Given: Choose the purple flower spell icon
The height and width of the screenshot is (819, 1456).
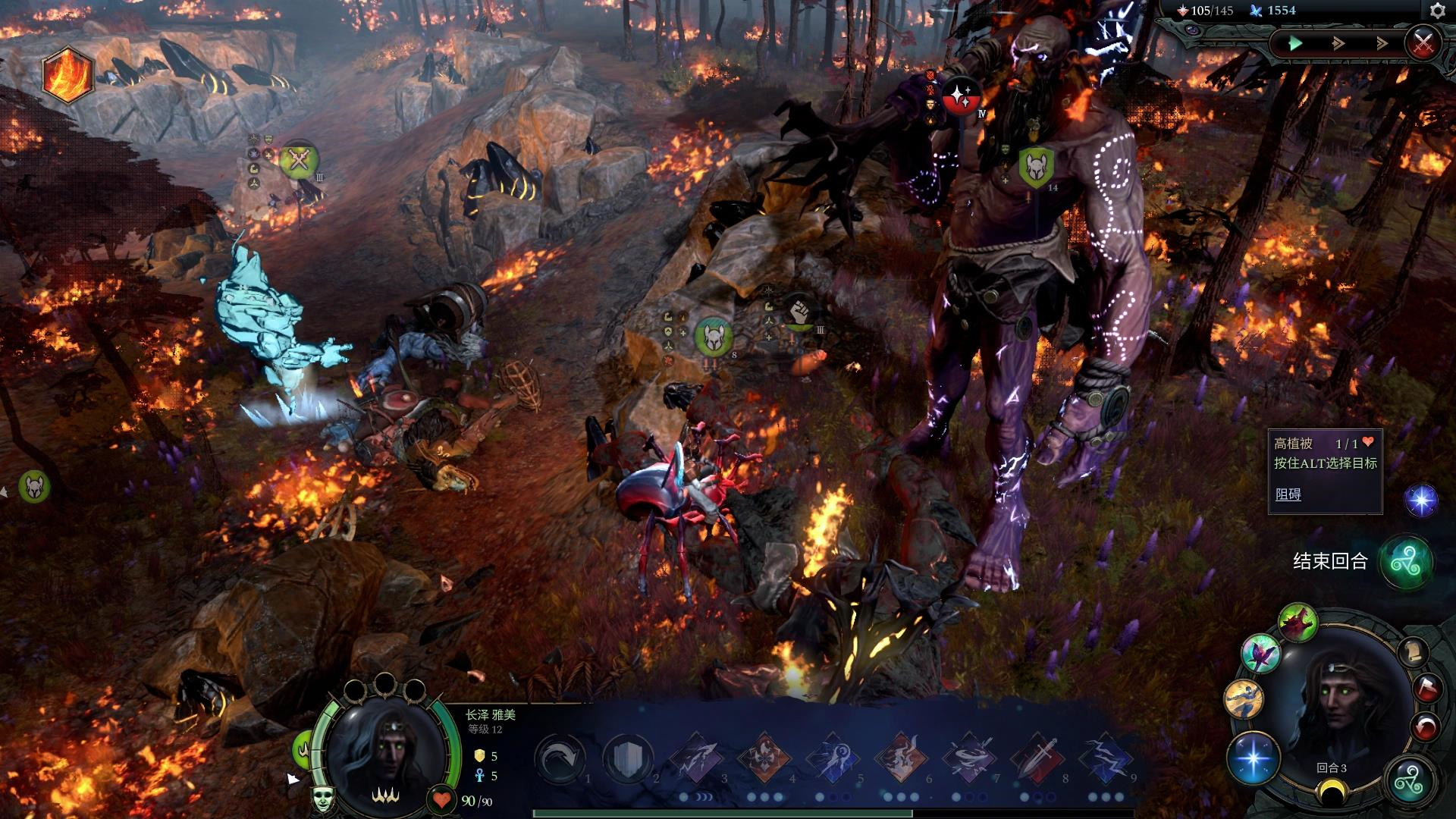Looking at the screenshot, I should click(1260, 654).
